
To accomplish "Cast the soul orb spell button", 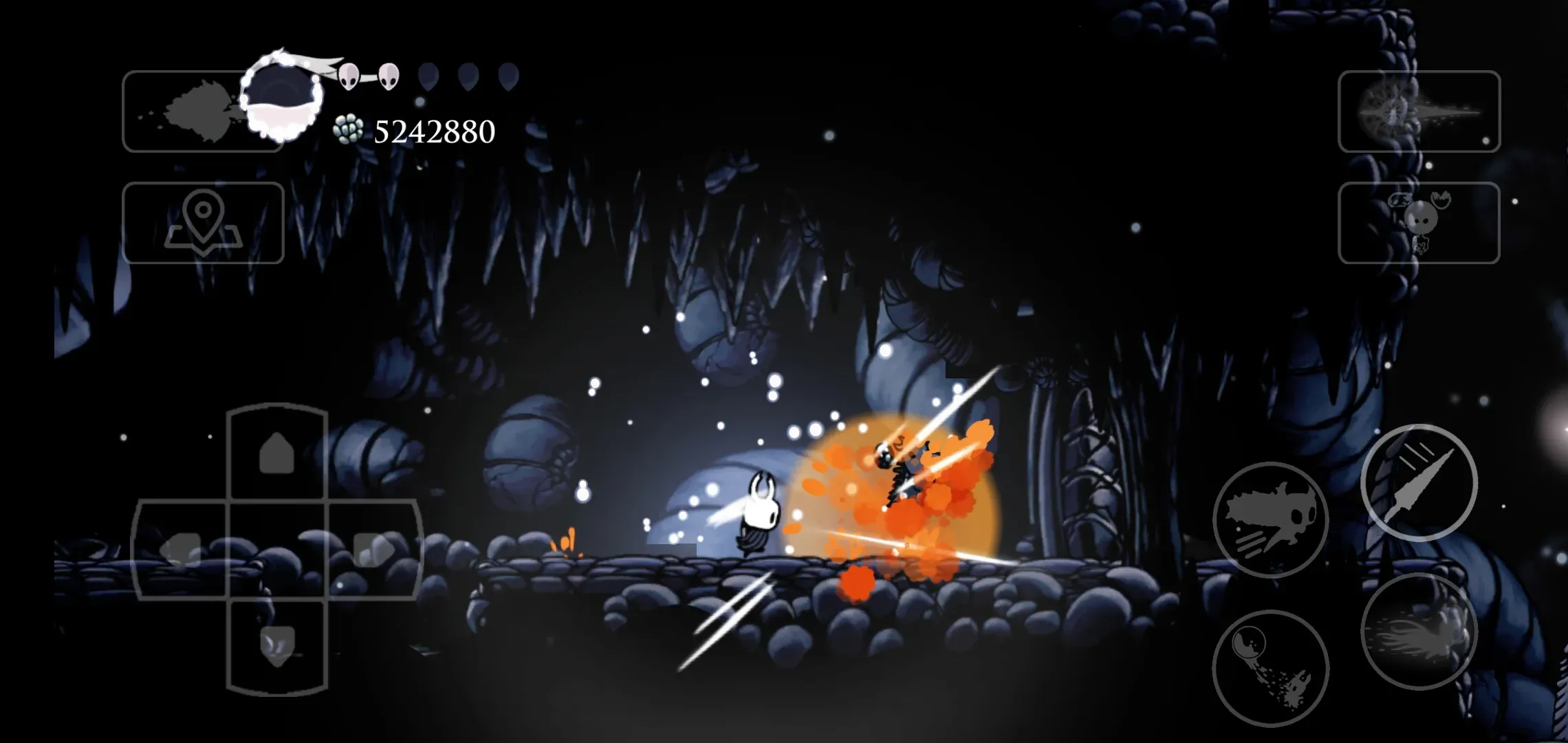I will pyautogui.click(x=1270, y=668).
